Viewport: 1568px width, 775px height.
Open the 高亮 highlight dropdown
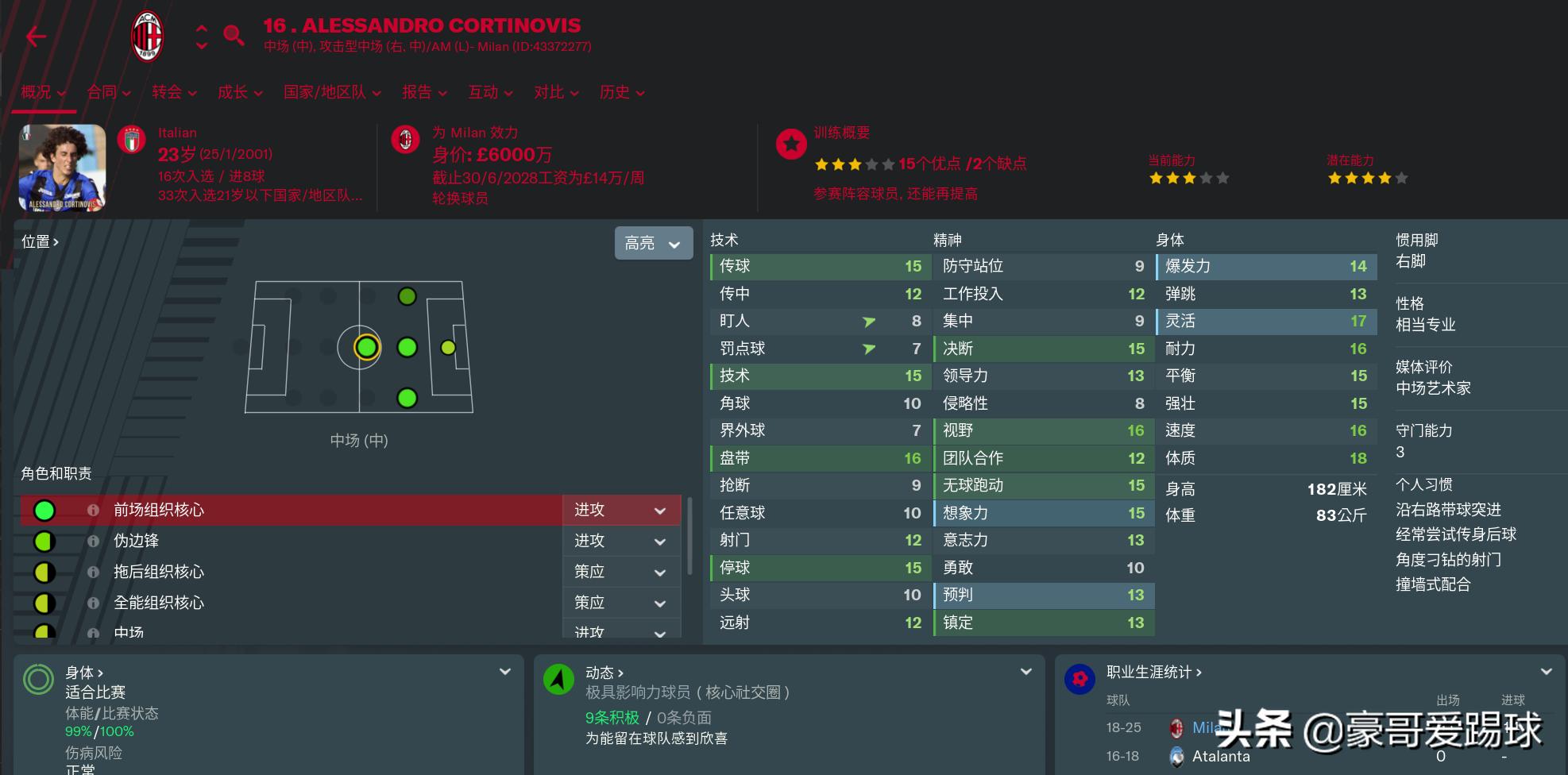coord(653,243)
